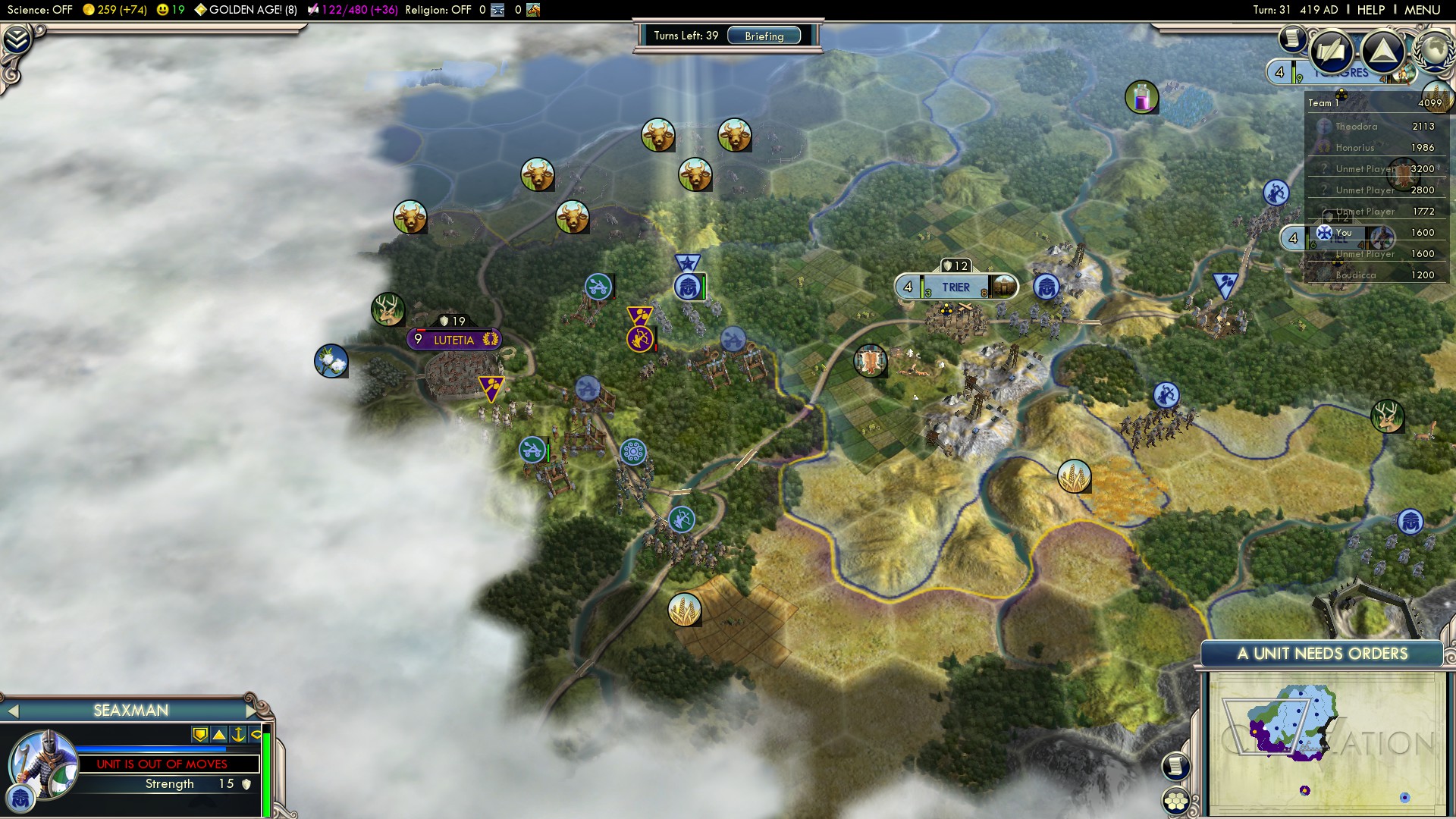Select Theodora in the score list

[x=1356, y=127]
